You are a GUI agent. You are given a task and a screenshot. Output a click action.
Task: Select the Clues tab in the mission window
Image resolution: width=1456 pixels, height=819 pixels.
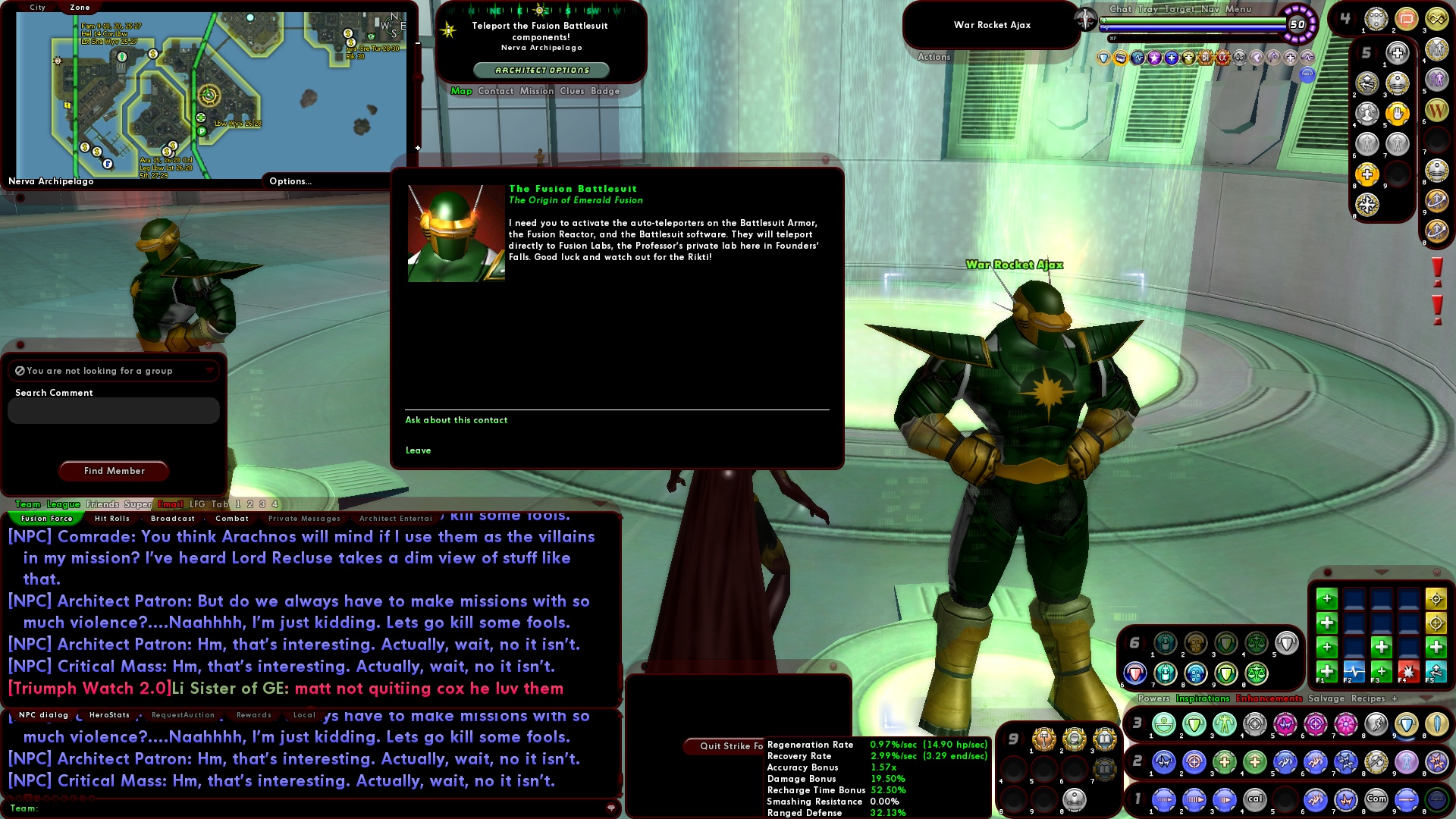click(571, 91)
